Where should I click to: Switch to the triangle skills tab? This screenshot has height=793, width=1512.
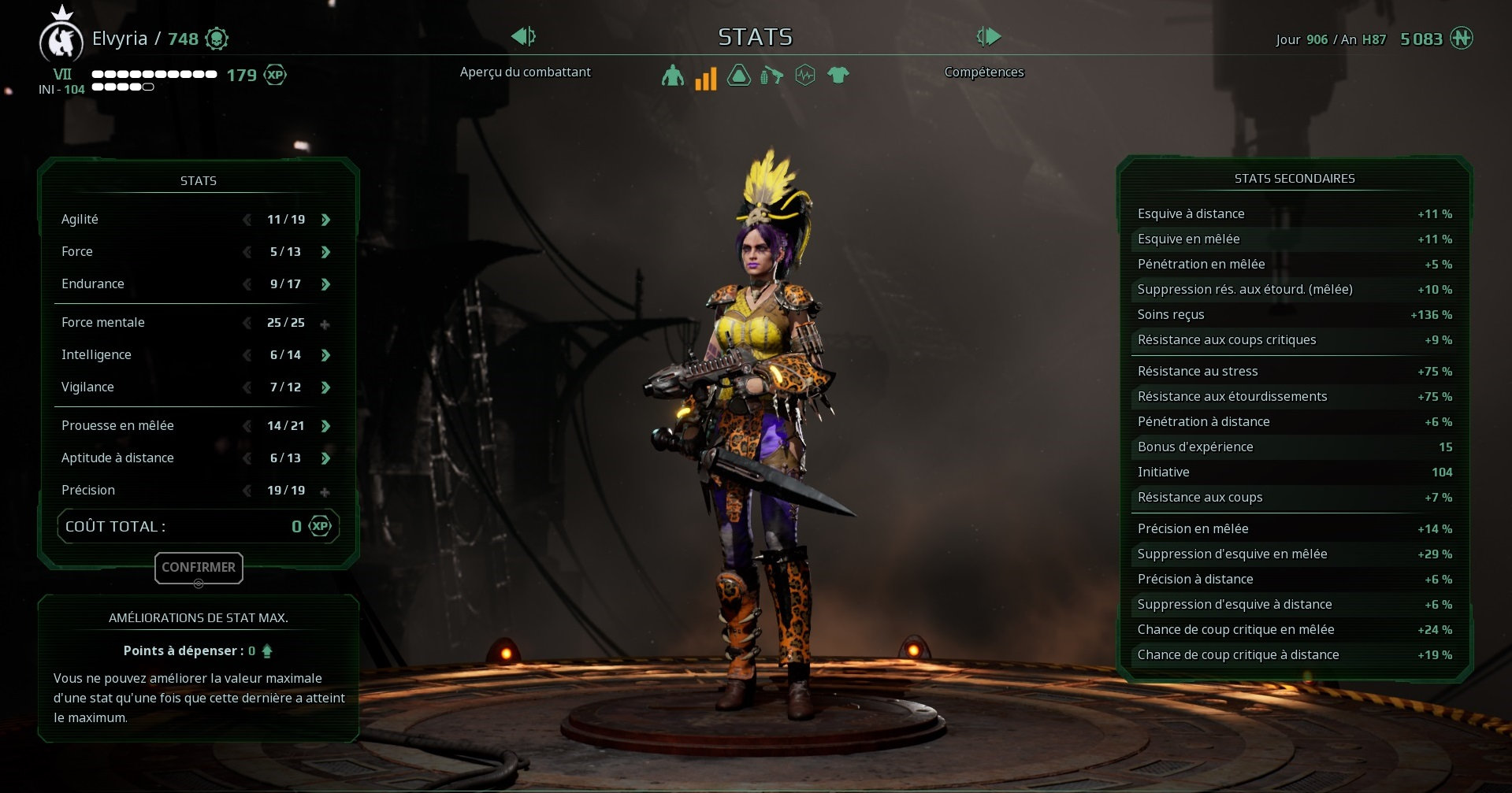[738, 76]
